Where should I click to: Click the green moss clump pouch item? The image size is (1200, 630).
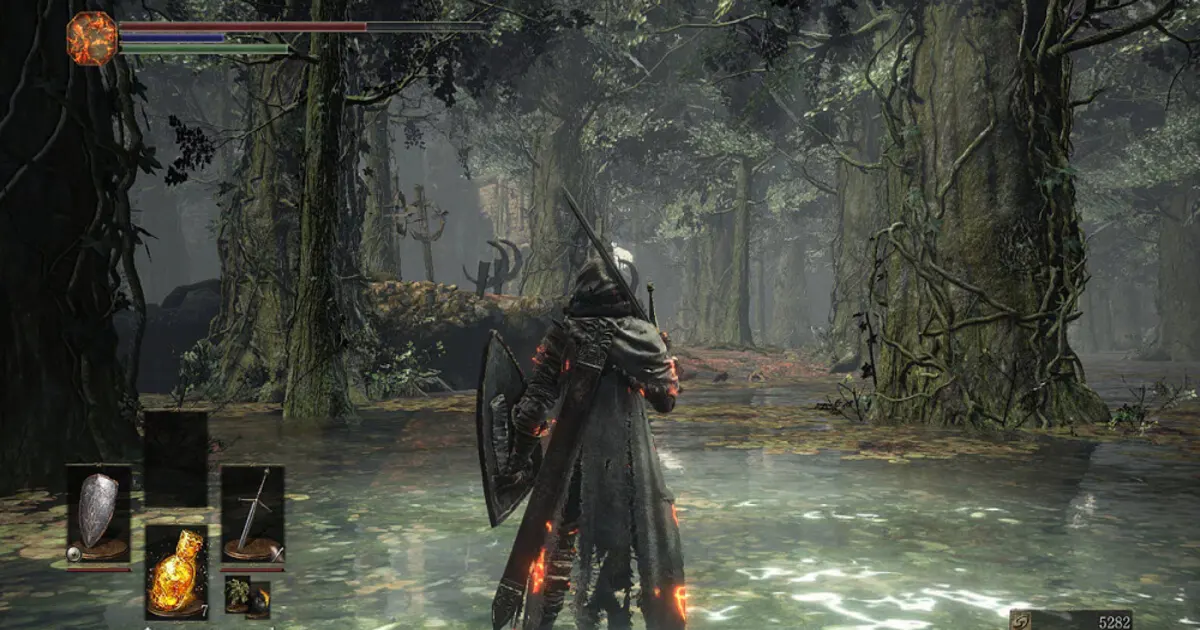coord(237,594)
